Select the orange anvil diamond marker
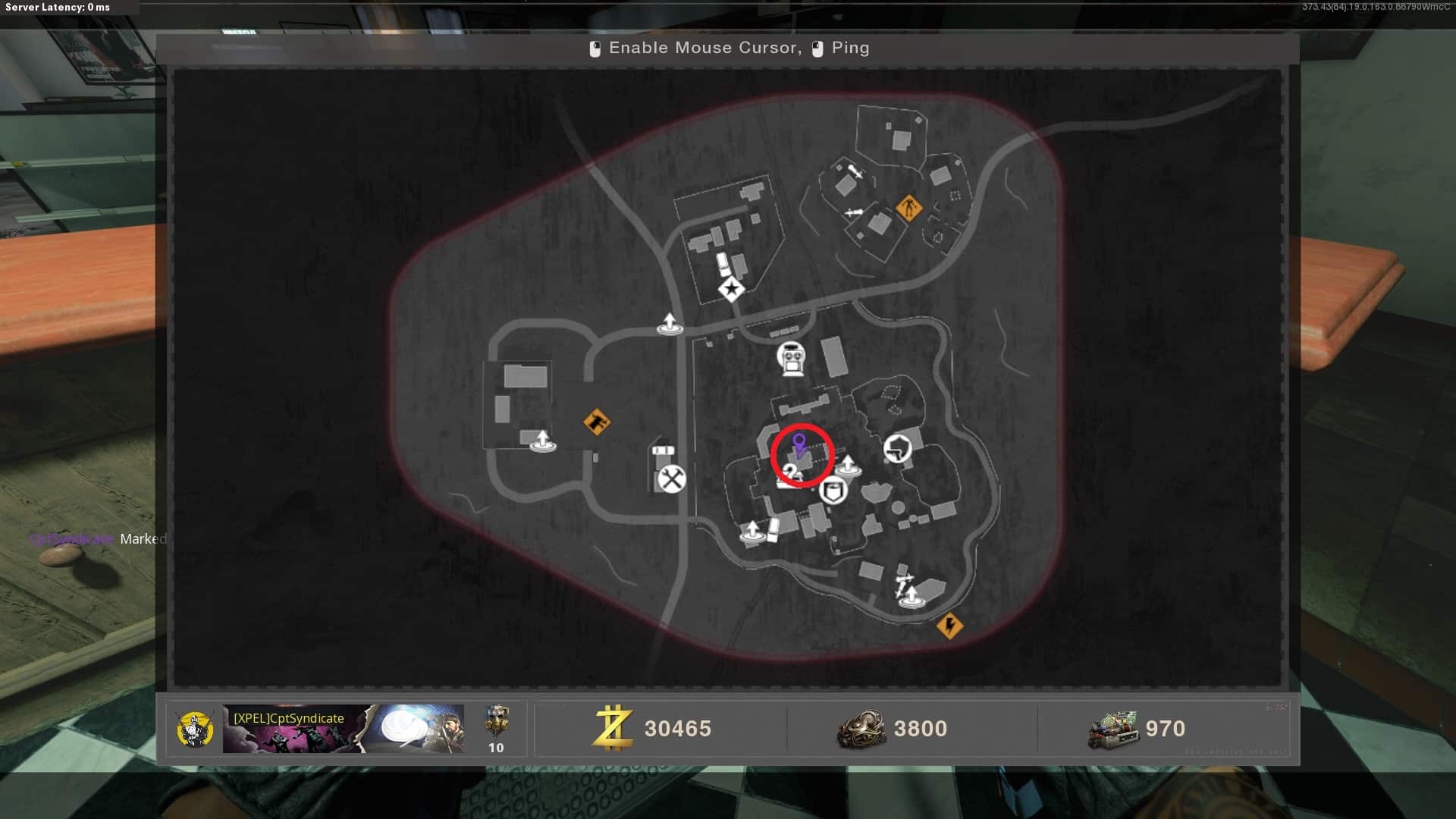The width and height of the screenshot is (1456, 819). (597, 422)
